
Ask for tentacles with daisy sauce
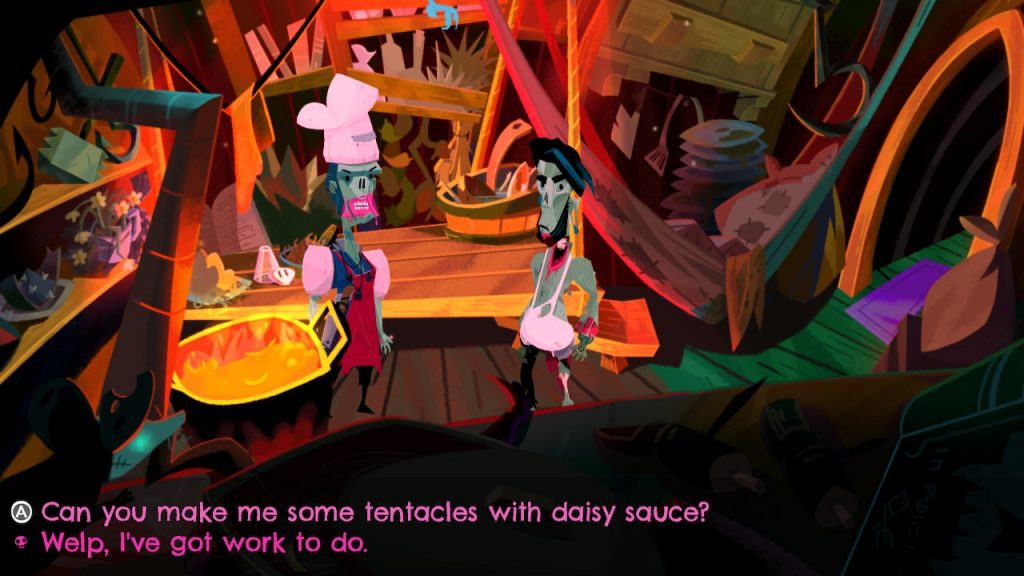coord(375,513)
